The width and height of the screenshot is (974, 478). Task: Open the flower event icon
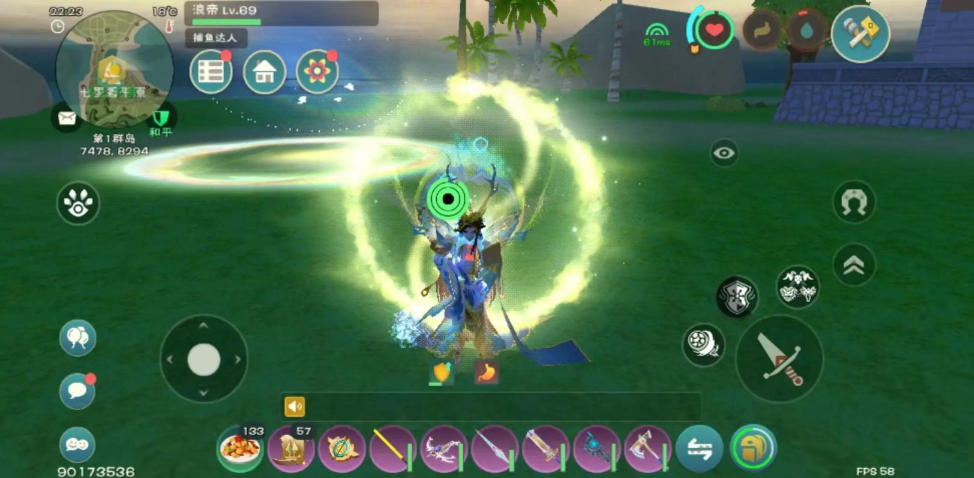point(317,72)
